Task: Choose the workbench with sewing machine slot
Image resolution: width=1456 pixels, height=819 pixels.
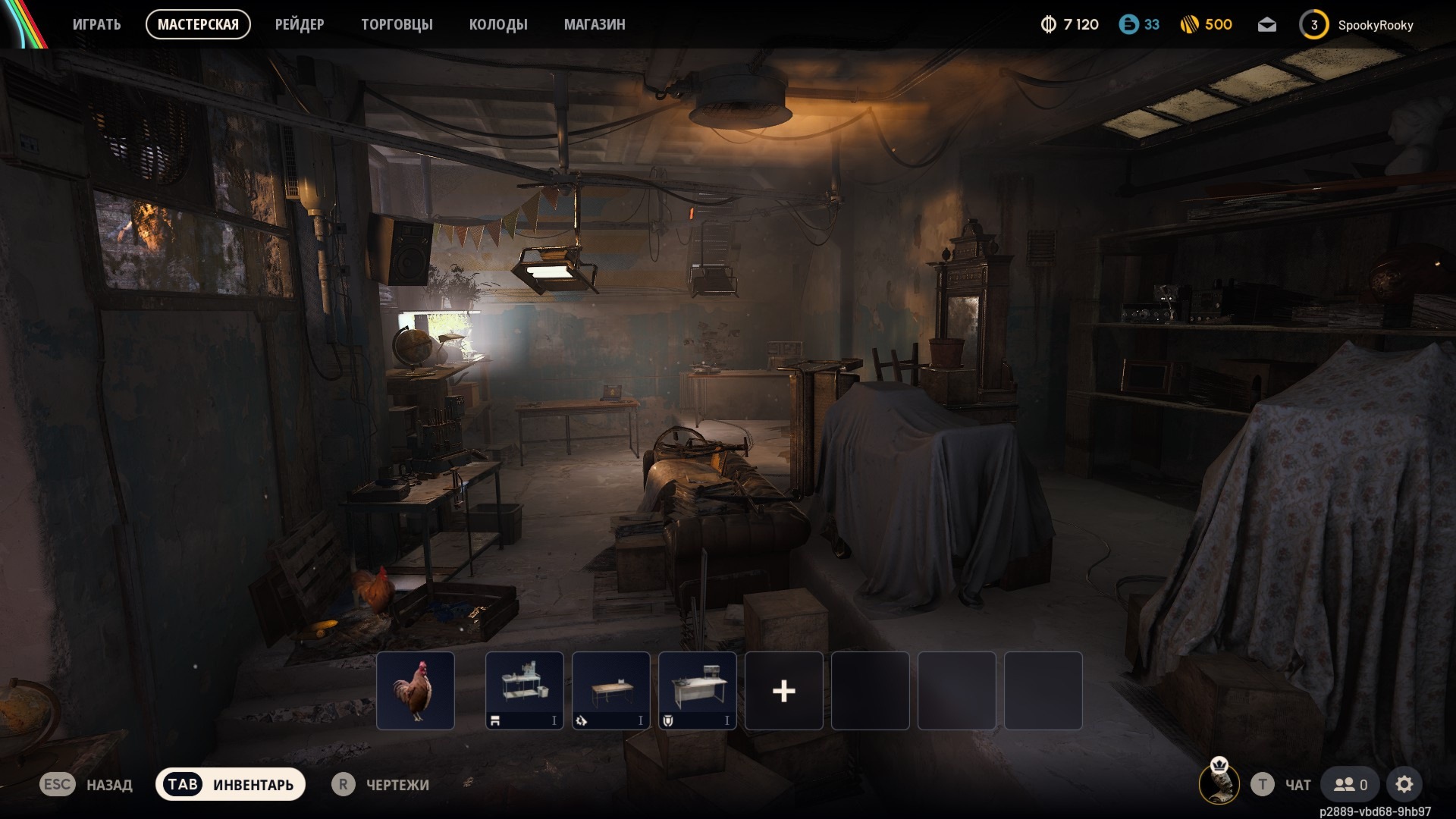Action: point(525,691)
